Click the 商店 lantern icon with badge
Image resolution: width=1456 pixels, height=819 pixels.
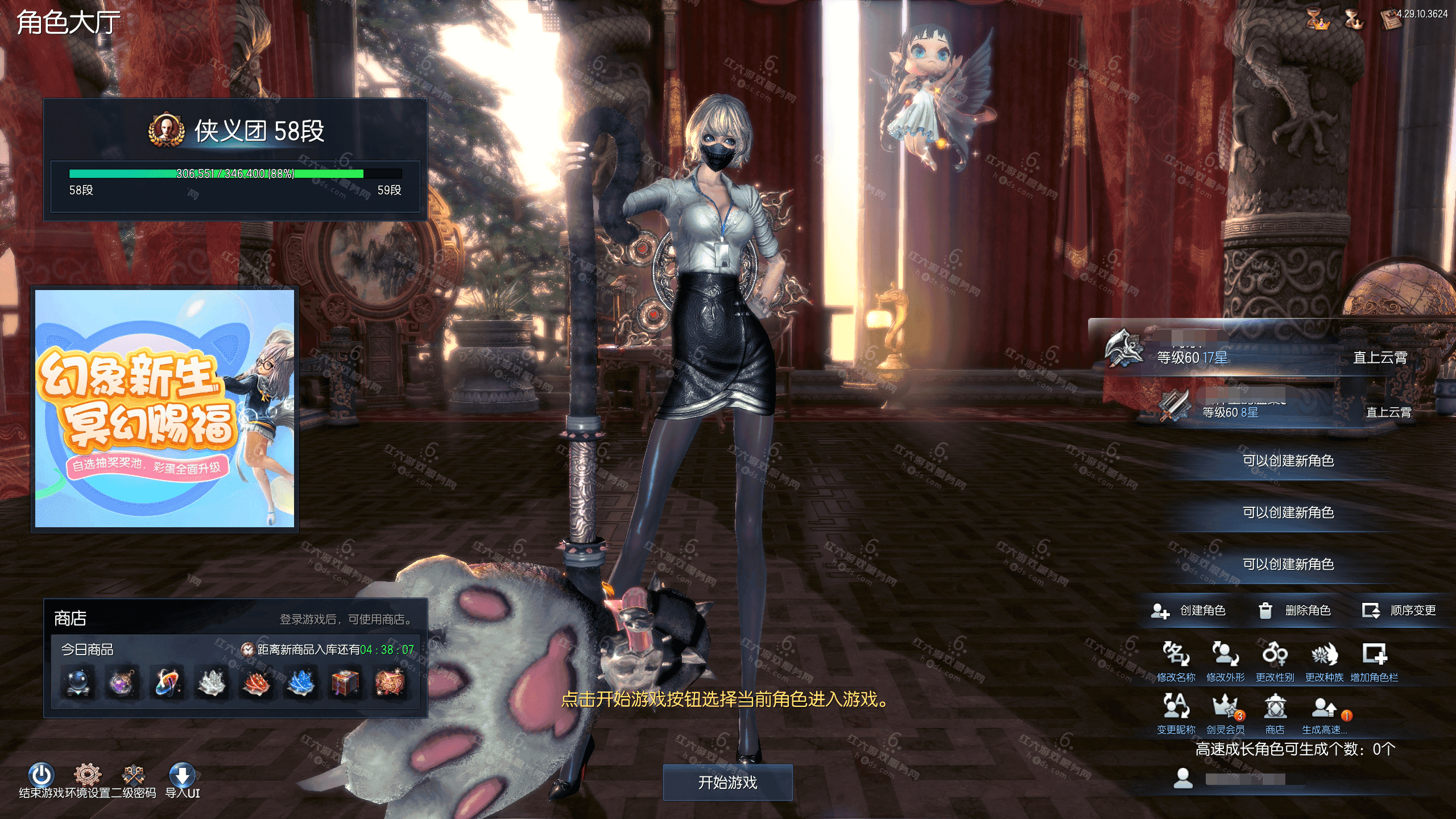point(1276,707)
